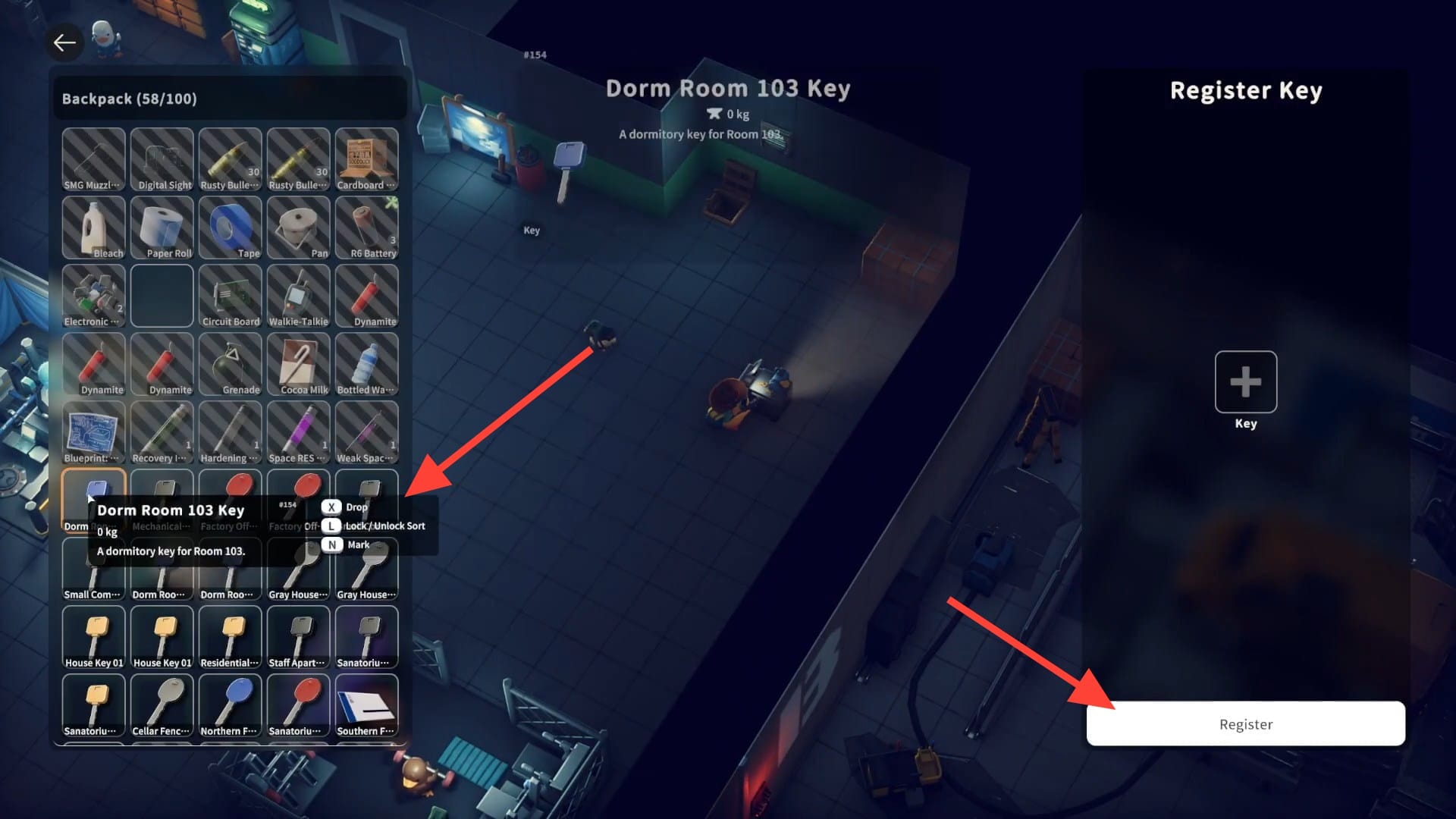Viewport: 1456px width, 819px height.
Task: Pick the Cardboard item slot
Action: click(367, 159)
